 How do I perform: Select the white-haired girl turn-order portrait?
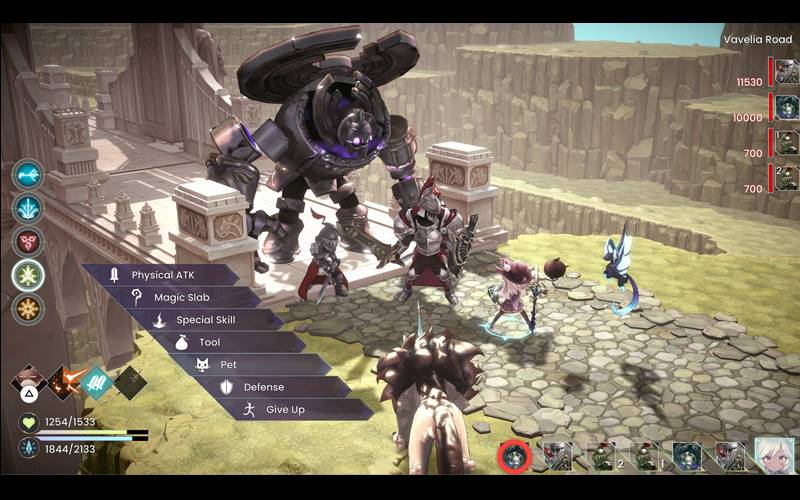pyautogui.click(x=774, y=456)
